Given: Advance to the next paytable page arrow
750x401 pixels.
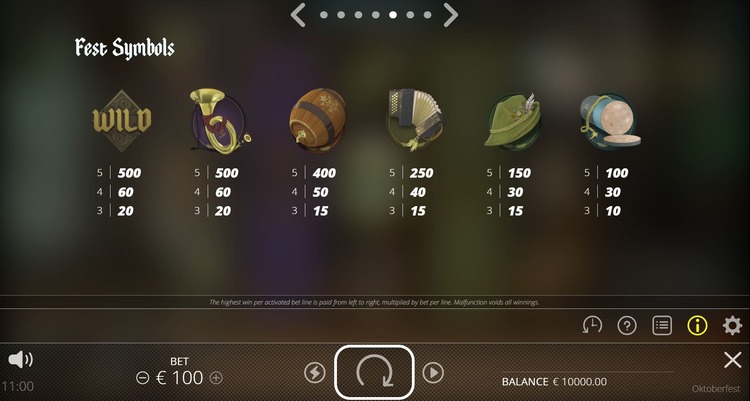Looking at the screenshot, I should (x=451, y=15).
